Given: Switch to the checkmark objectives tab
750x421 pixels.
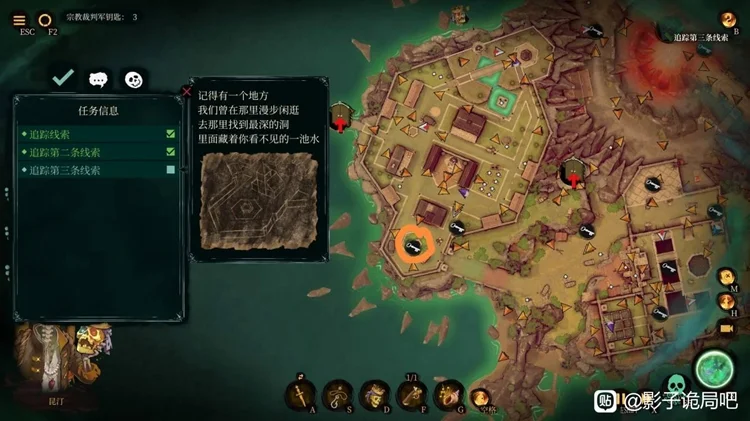Looking at the screenshot, I should (63, 77).
